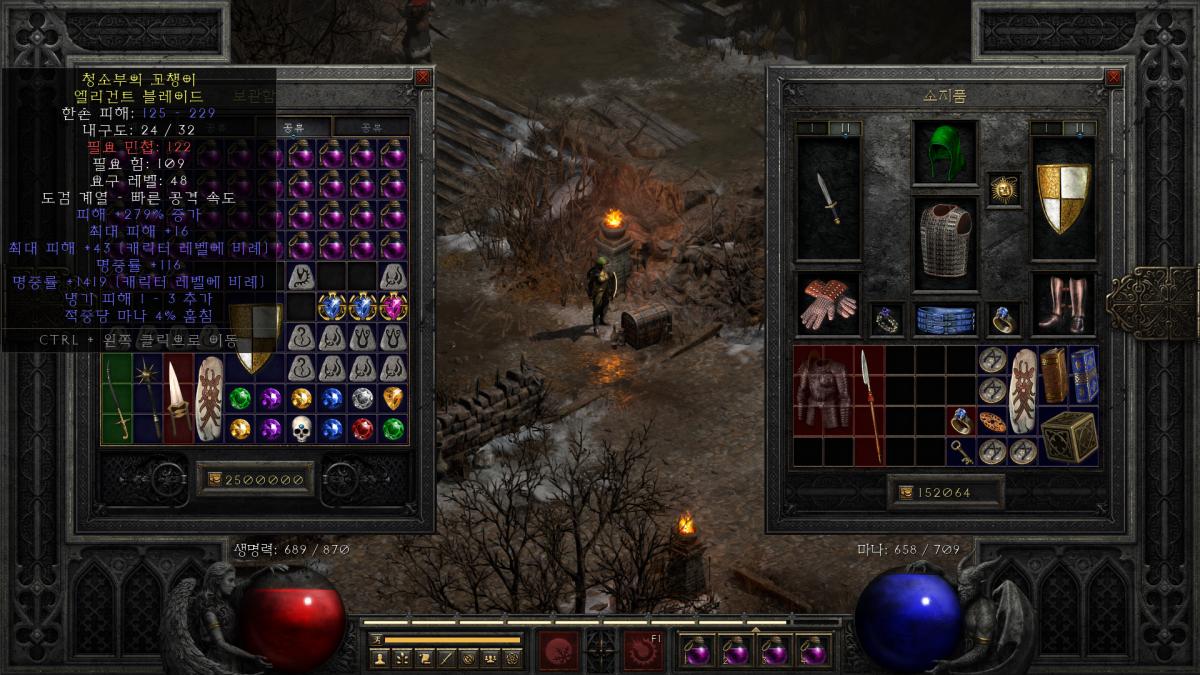Toggle the run/walk button by stamina bar
This screenshot has height=675, width=1200.
[376, 639]
